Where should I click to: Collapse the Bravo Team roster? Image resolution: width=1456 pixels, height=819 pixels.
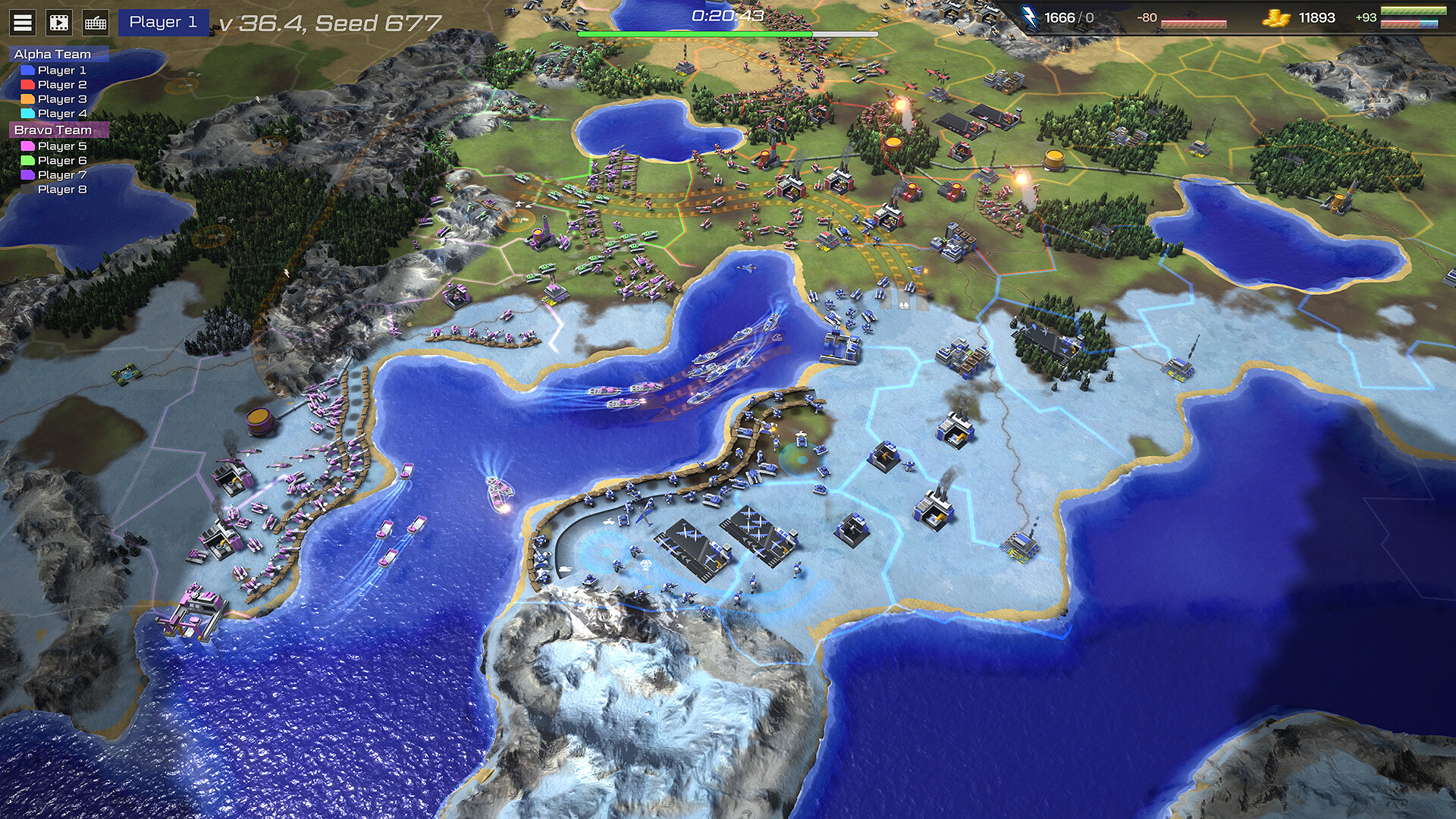coord(53,130)
